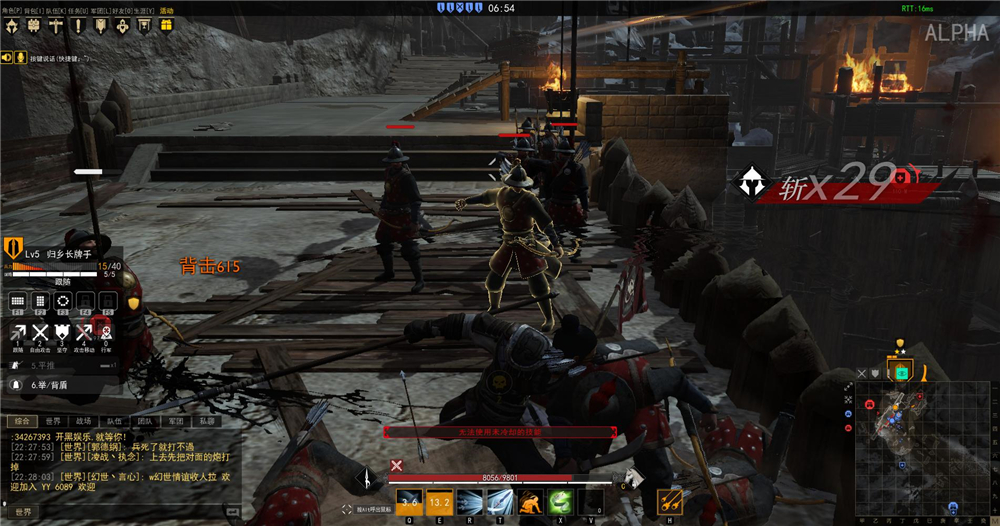Activate the green whirlwind X skill
The width and height of the screenshot is (1000, 526).
[563, 502]
